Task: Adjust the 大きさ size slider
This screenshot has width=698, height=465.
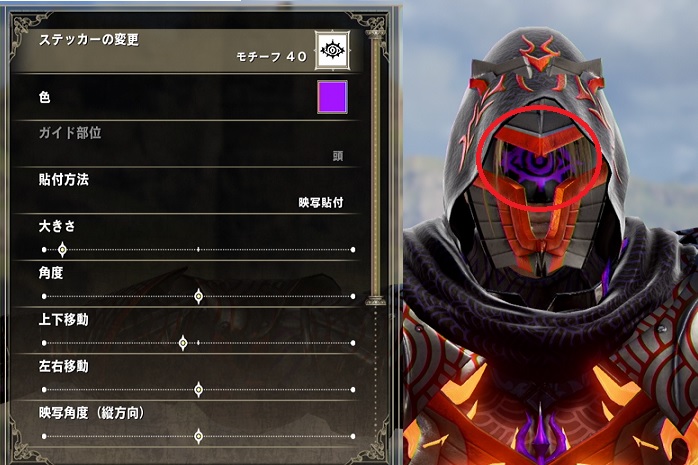Action: pyautogui.click(x=63, y=249)
